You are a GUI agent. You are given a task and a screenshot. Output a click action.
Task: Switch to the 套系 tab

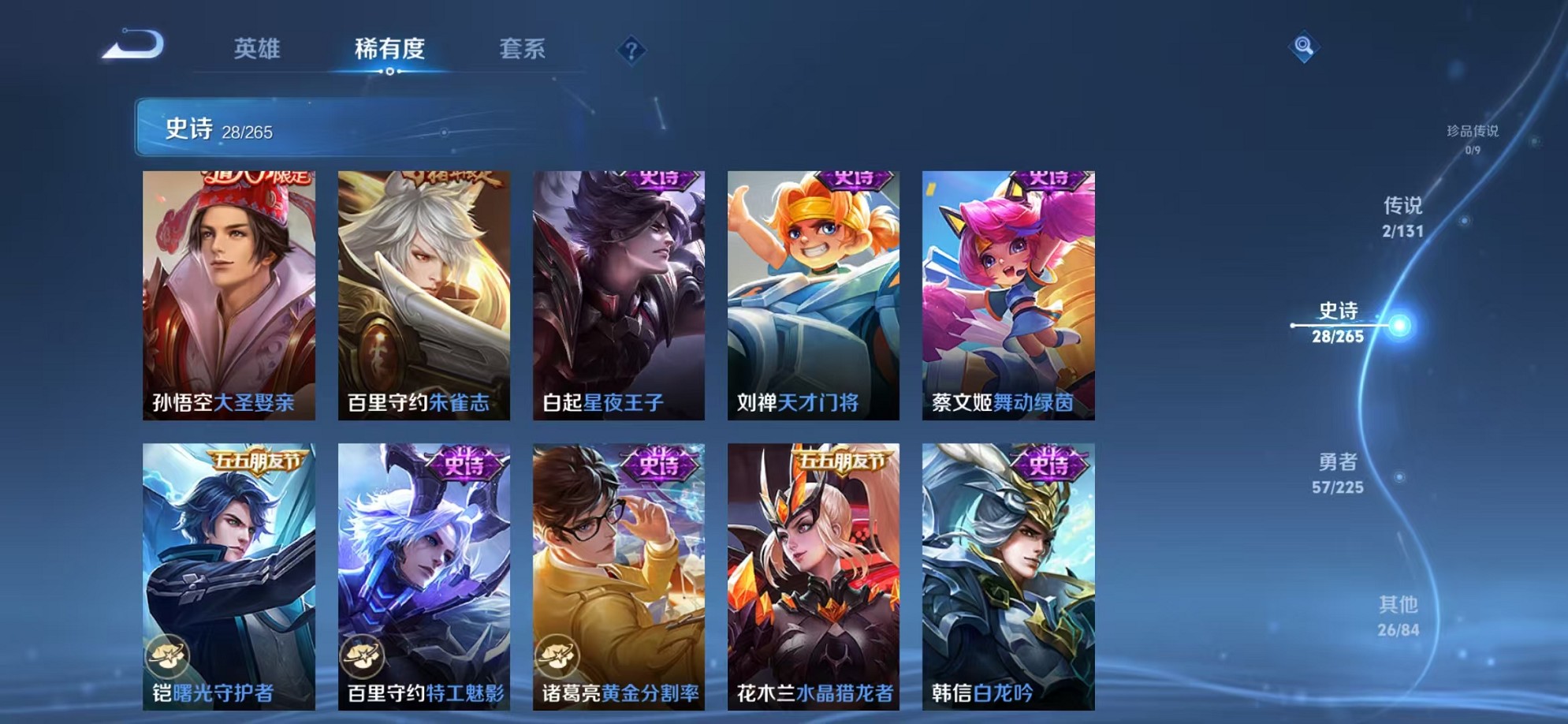(x=523, y=49)
